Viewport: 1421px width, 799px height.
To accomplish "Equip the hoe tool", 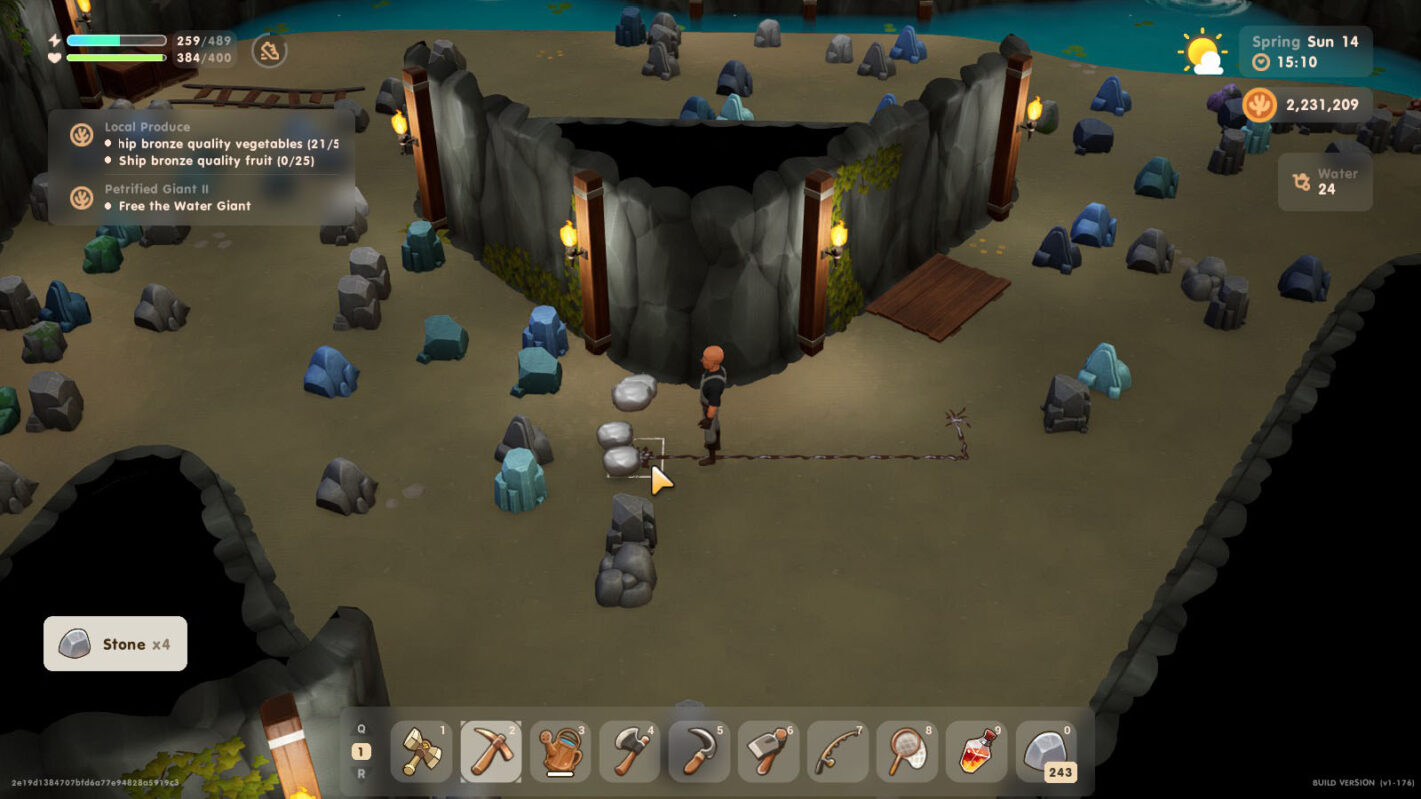I will pyautogui.click(x=768, y=752).
